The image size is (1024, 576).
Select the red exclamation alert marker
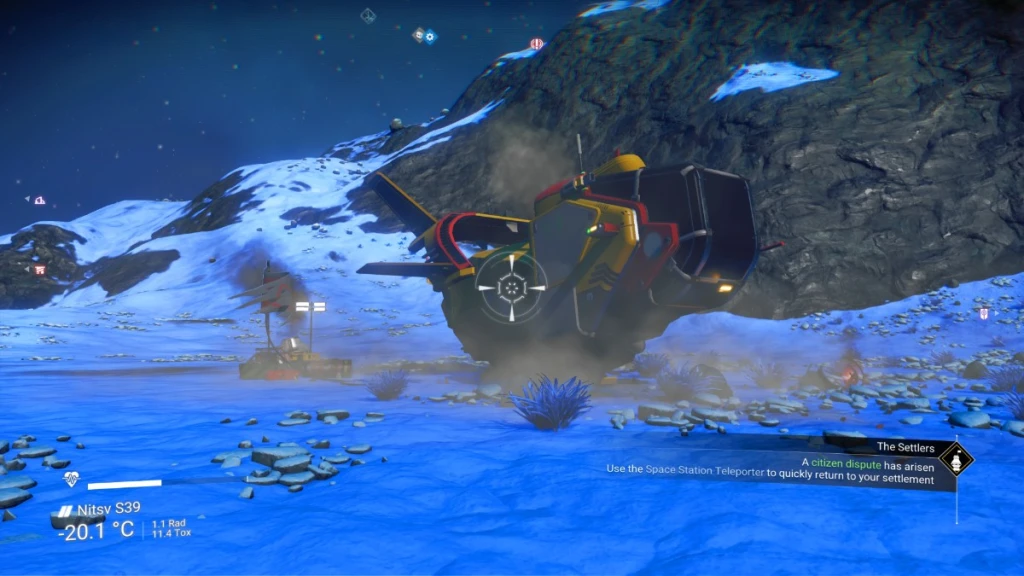click(x=537, y=44)
